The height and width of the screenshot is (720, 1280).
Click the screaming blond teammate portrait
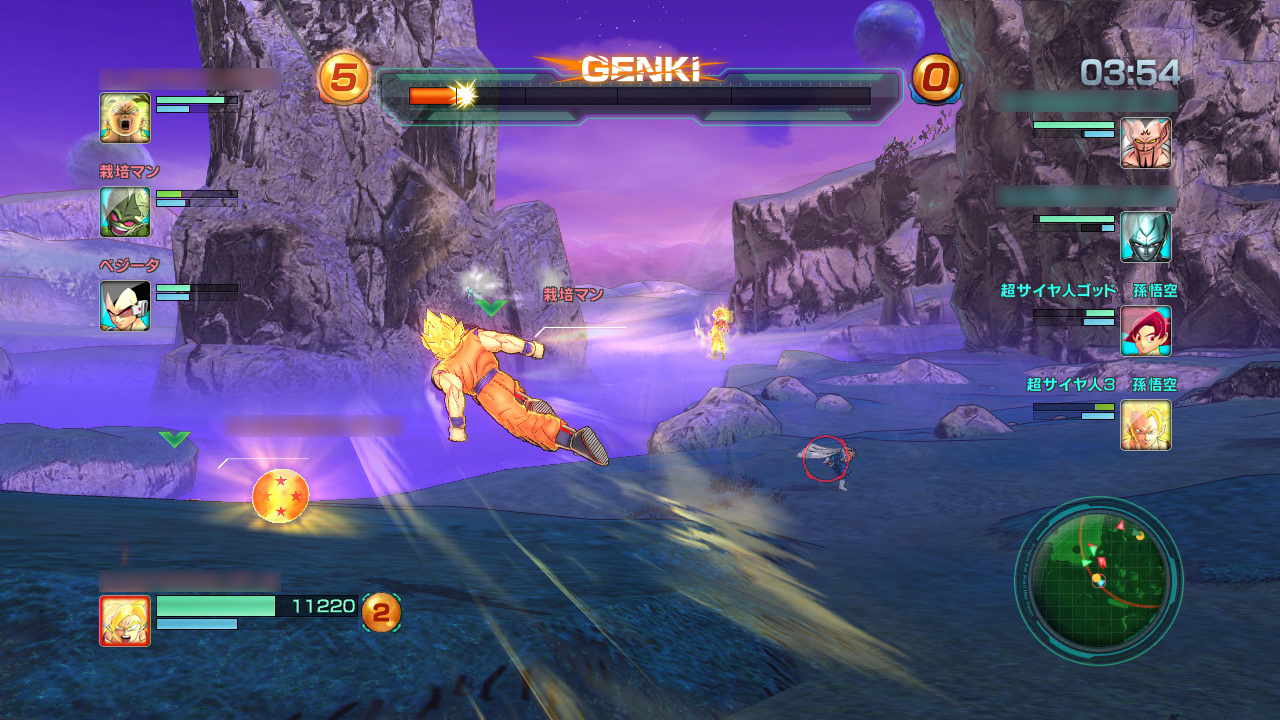(x=125, y=118)
